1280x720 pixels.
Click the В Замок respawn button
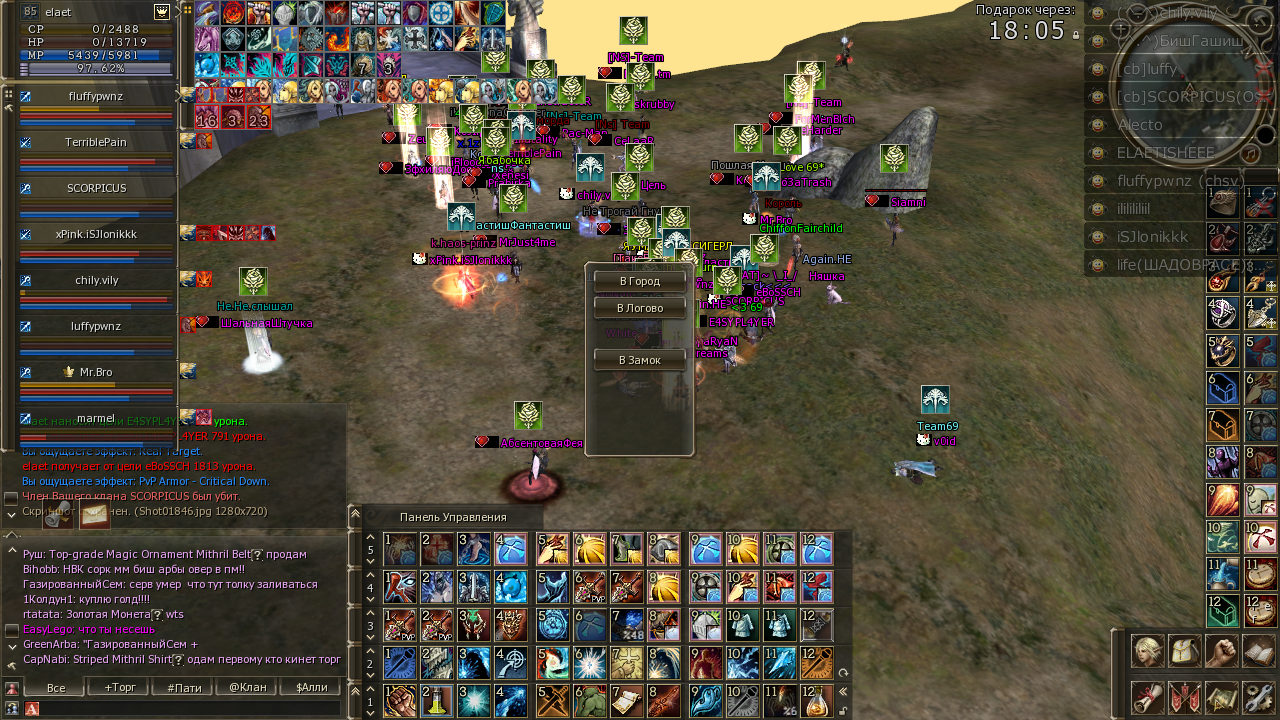[x=639, y=359]
